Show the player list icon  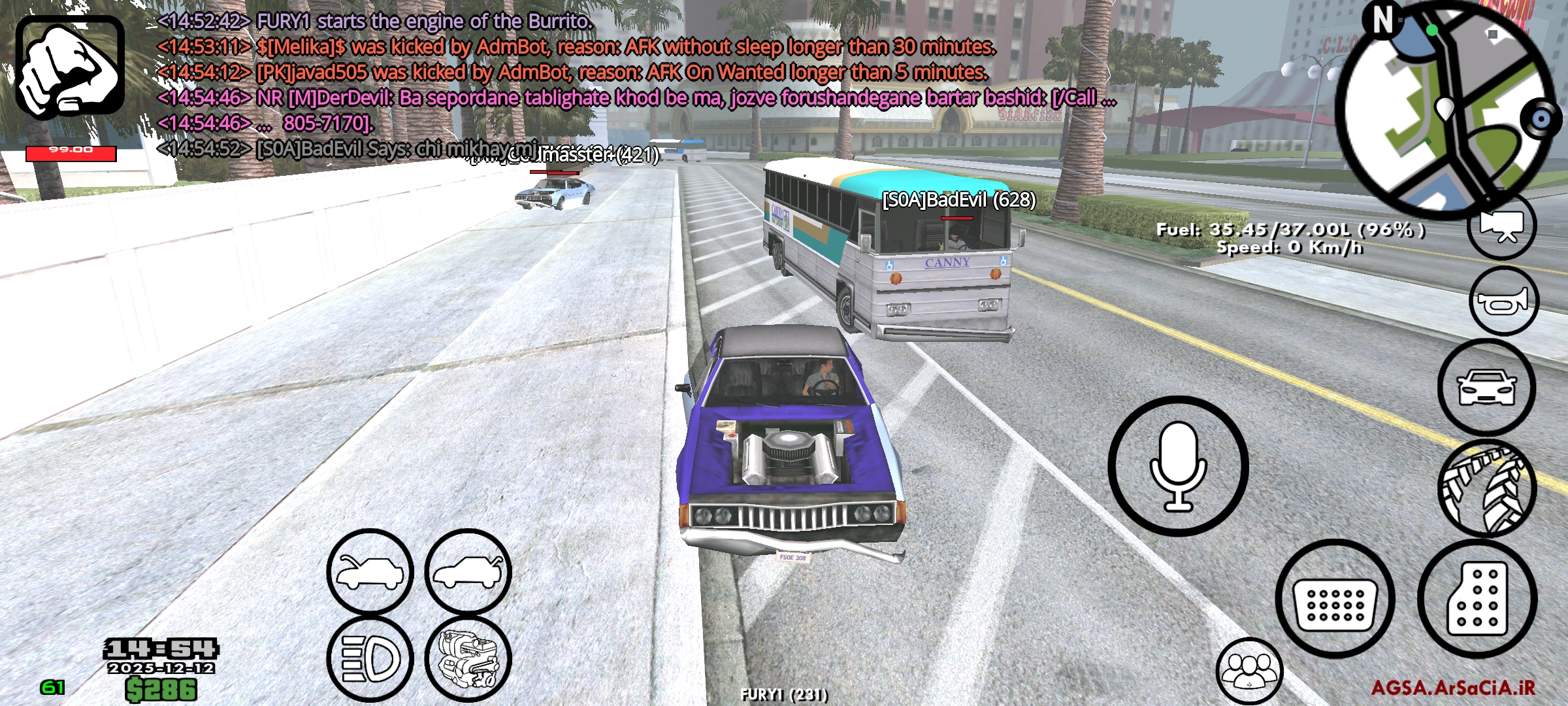point(1249,671)
